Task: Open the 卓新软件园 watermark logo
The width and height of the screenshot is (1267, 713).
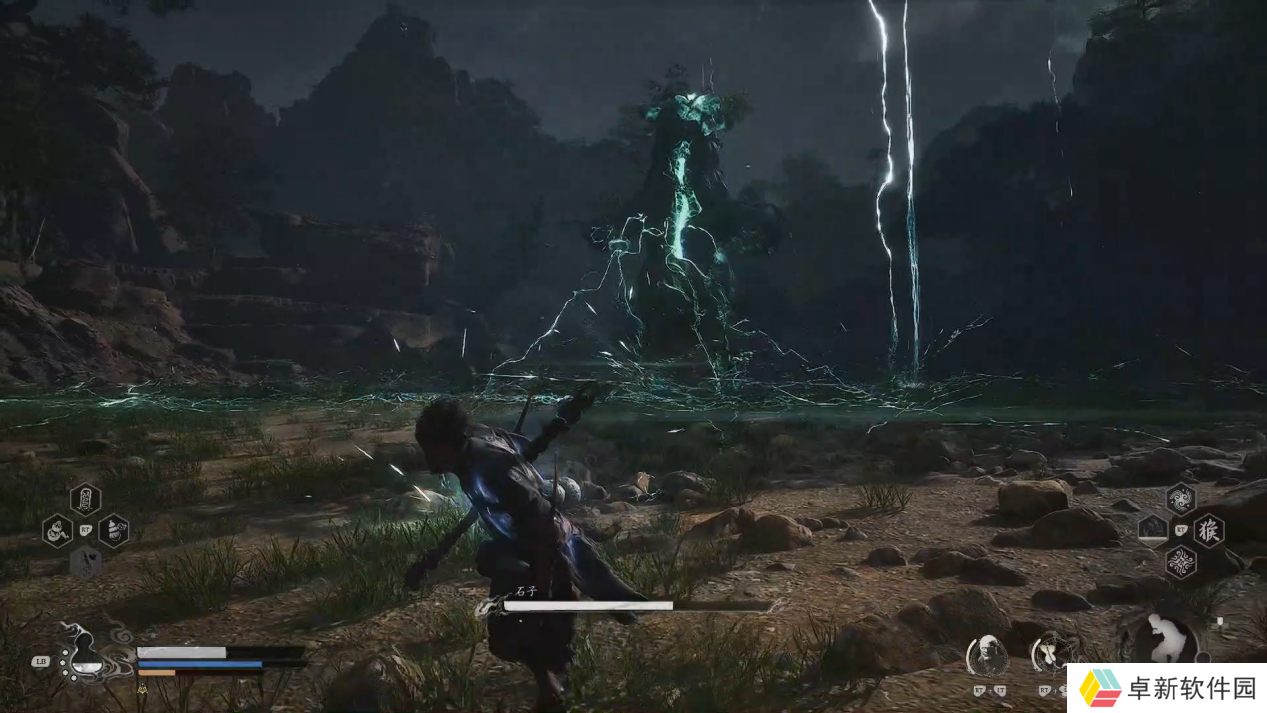Action: 1163,688
